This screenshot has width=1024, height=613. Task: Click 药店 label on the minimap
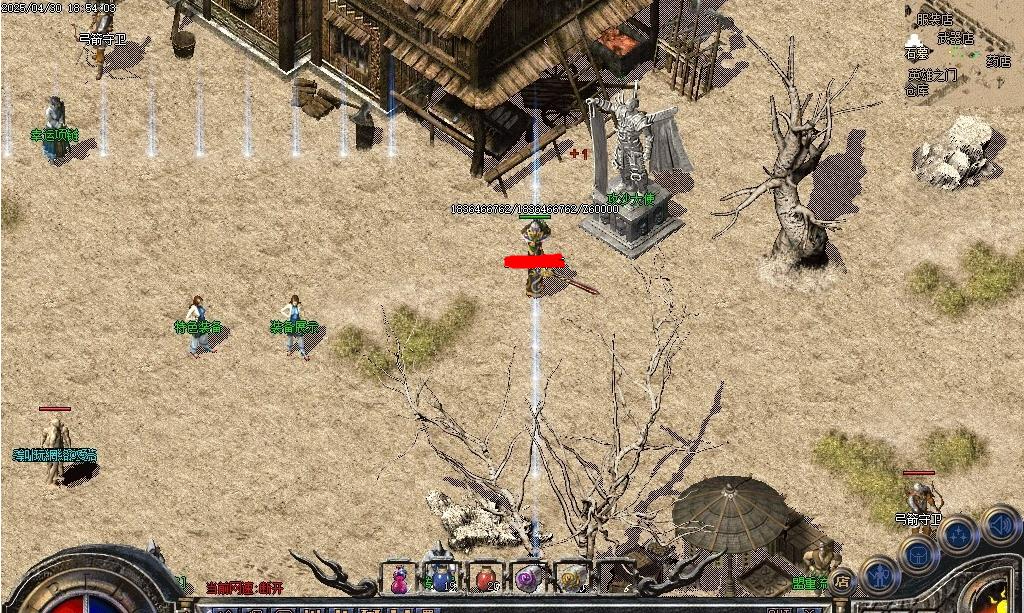pos(997,60)
